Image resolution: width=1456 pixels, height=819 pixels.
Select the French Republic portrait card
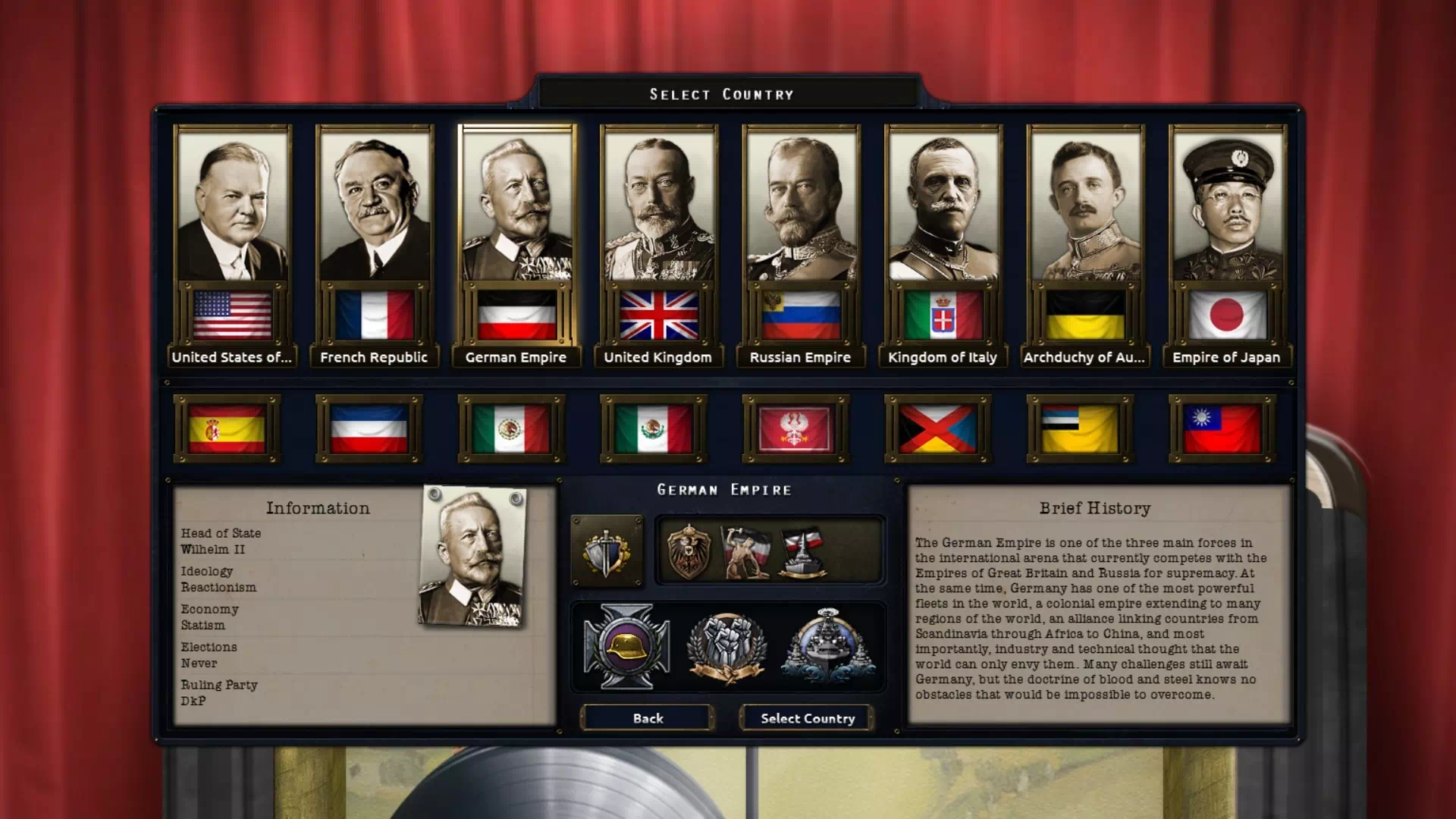pos(375,243)
